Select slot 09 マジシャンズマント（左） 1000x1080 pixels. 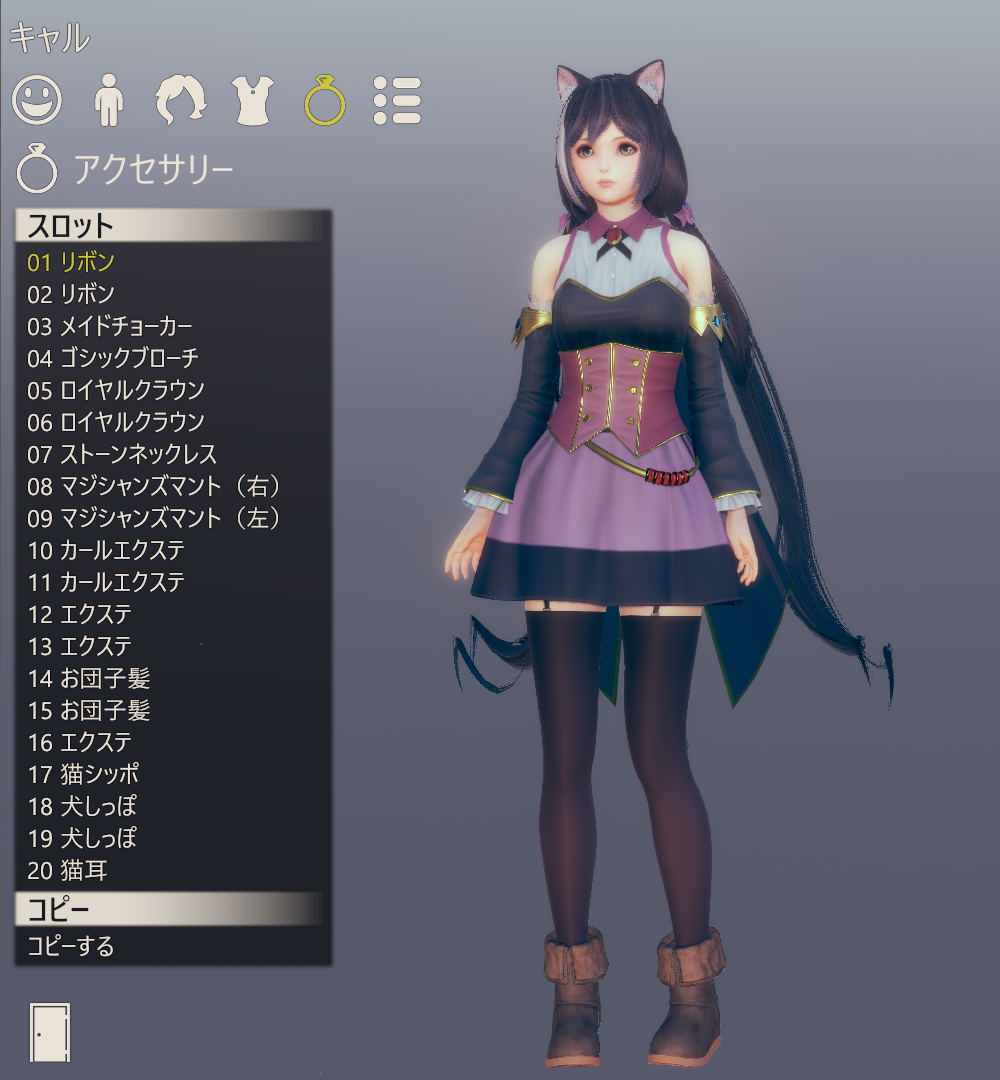[x=155, y=518]
